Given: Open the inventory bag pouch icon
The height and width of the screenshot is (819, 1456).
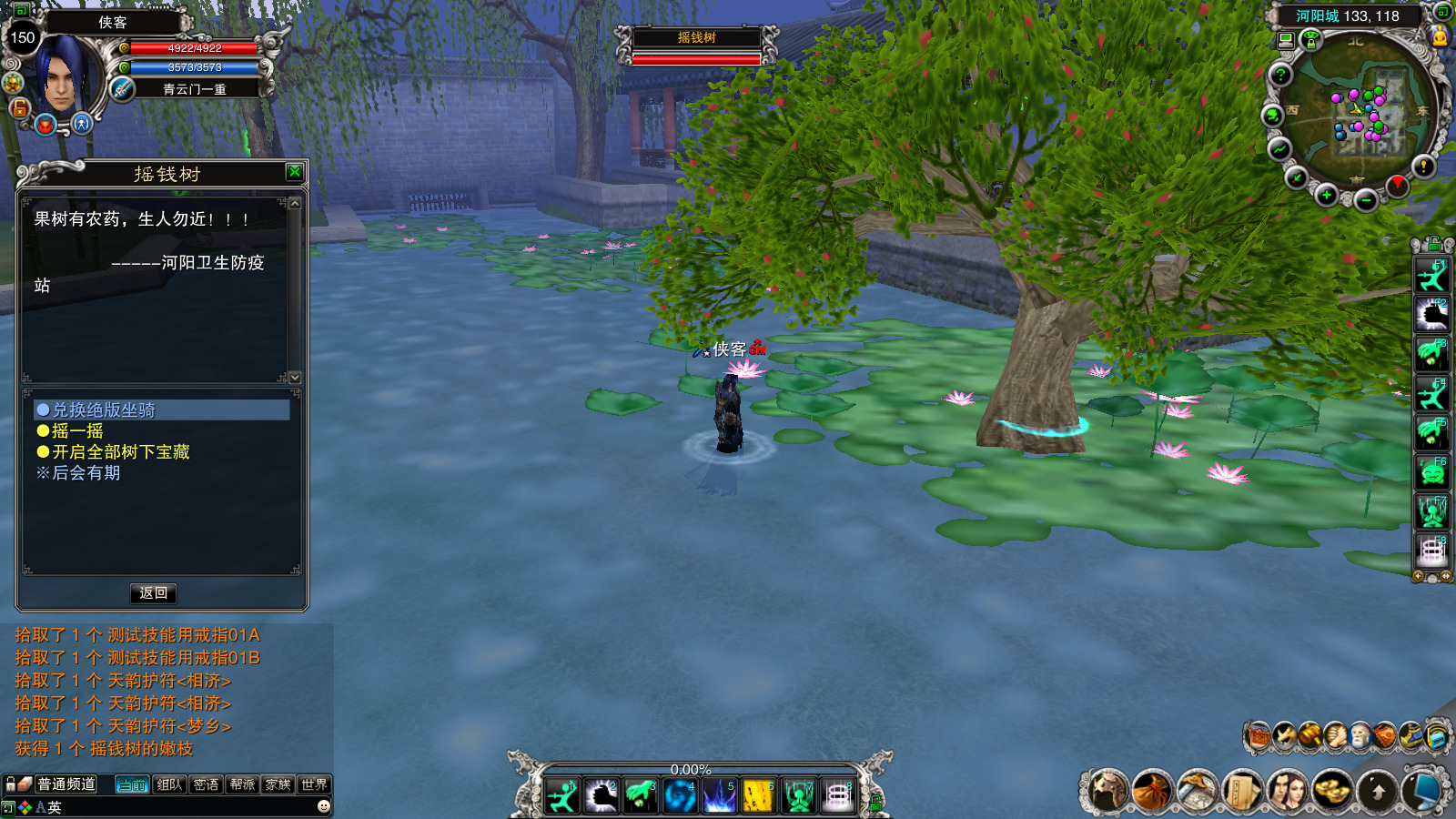Looking at the screenshot, I should (x=1151, y=791).
